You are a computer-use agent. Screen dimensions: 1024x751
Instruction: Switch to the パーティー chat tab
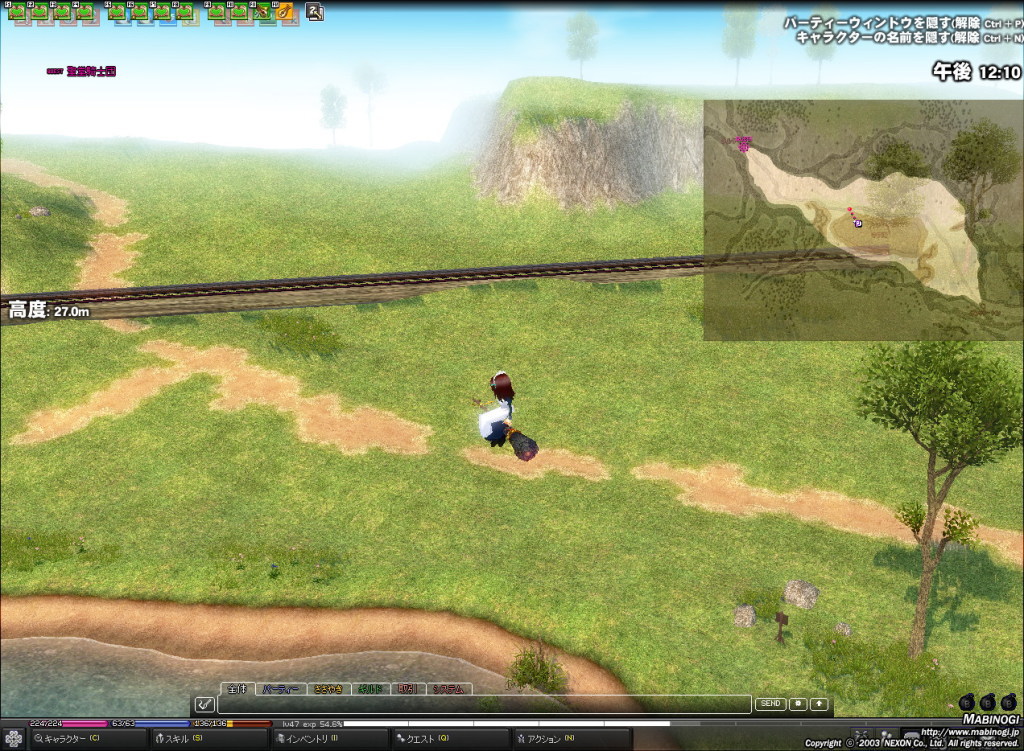(x=279, y=689)
